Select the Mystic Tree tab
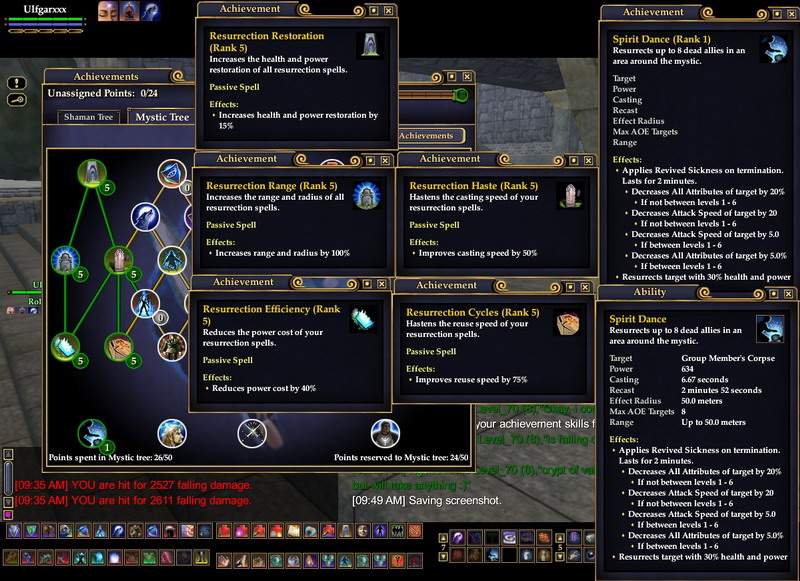The width and height of the screenshot is (800, 581). (162, 117)
